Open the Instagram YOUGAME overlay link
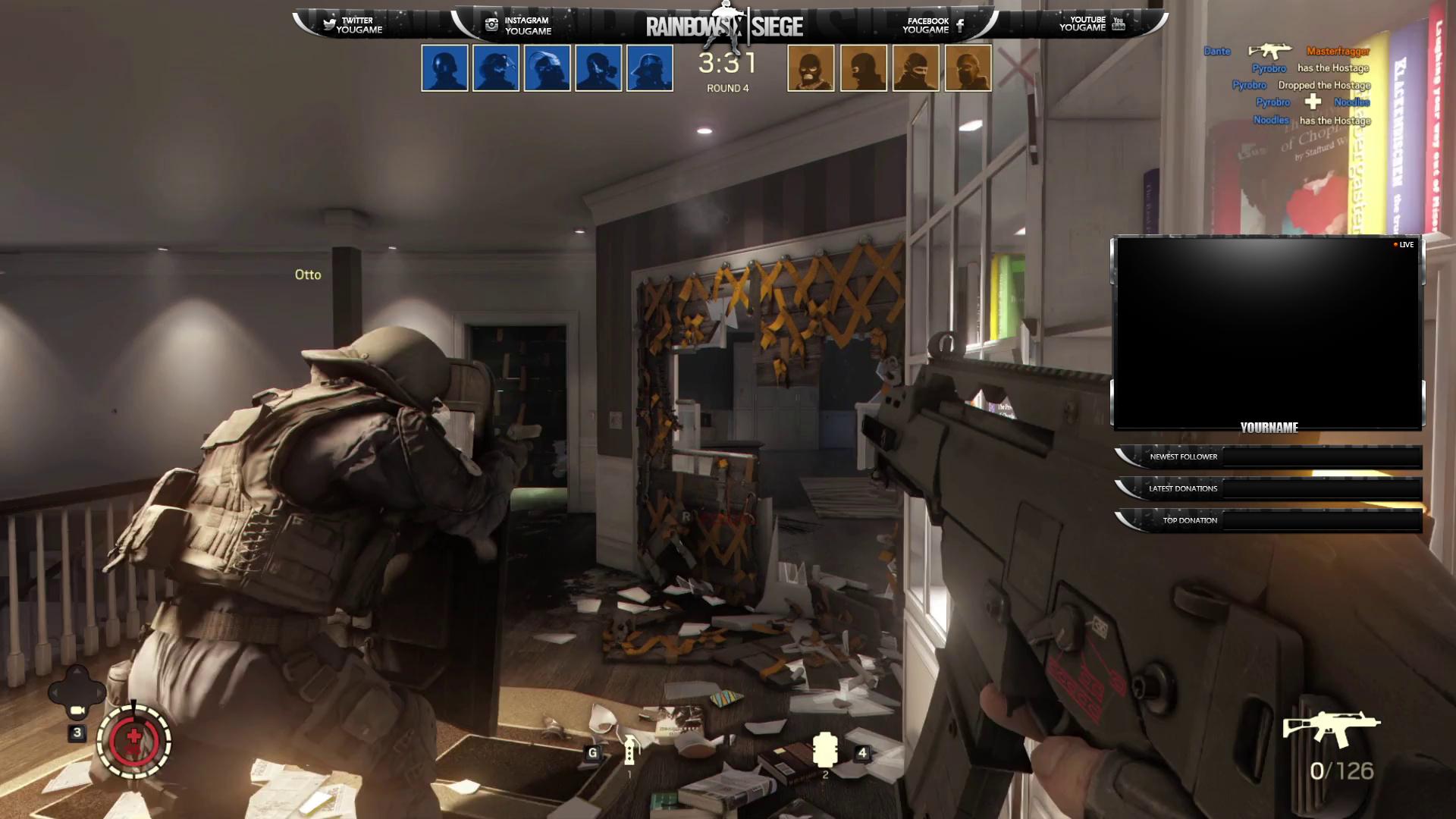Viewport: 1456px width, 819px height. (519, 25)
